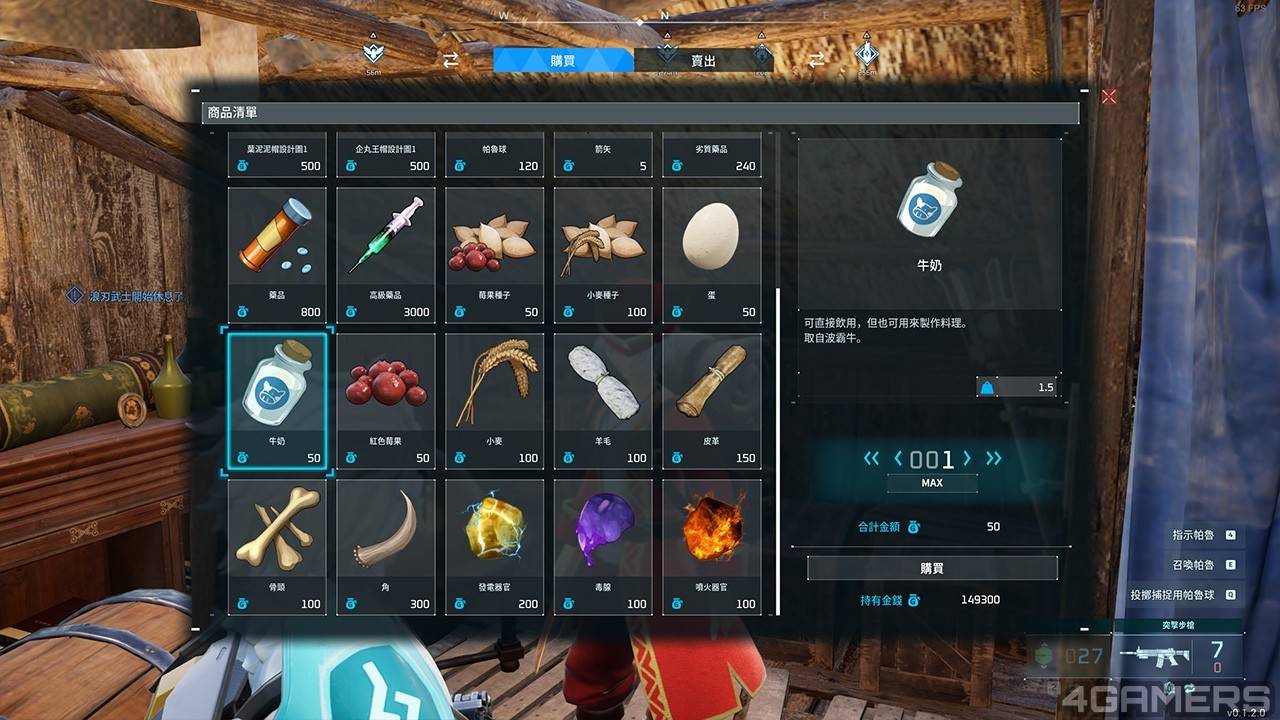1280x720 pixels.
Task: Switch to the 賣出 sell tab
Action: [x=703, y=60]
